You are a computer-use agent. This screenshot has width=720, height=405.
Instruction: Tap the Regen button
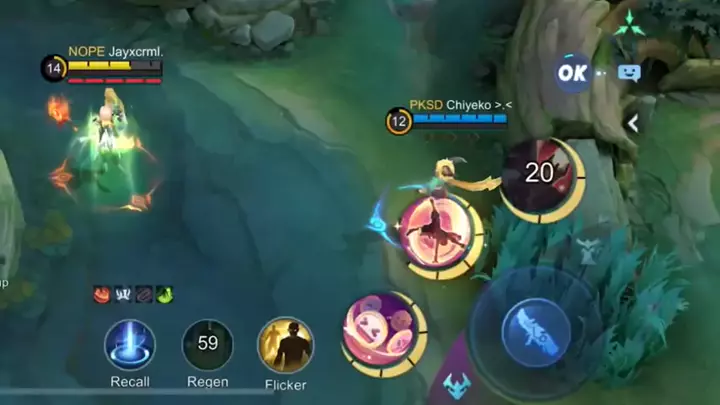click(x=207, y=346)
